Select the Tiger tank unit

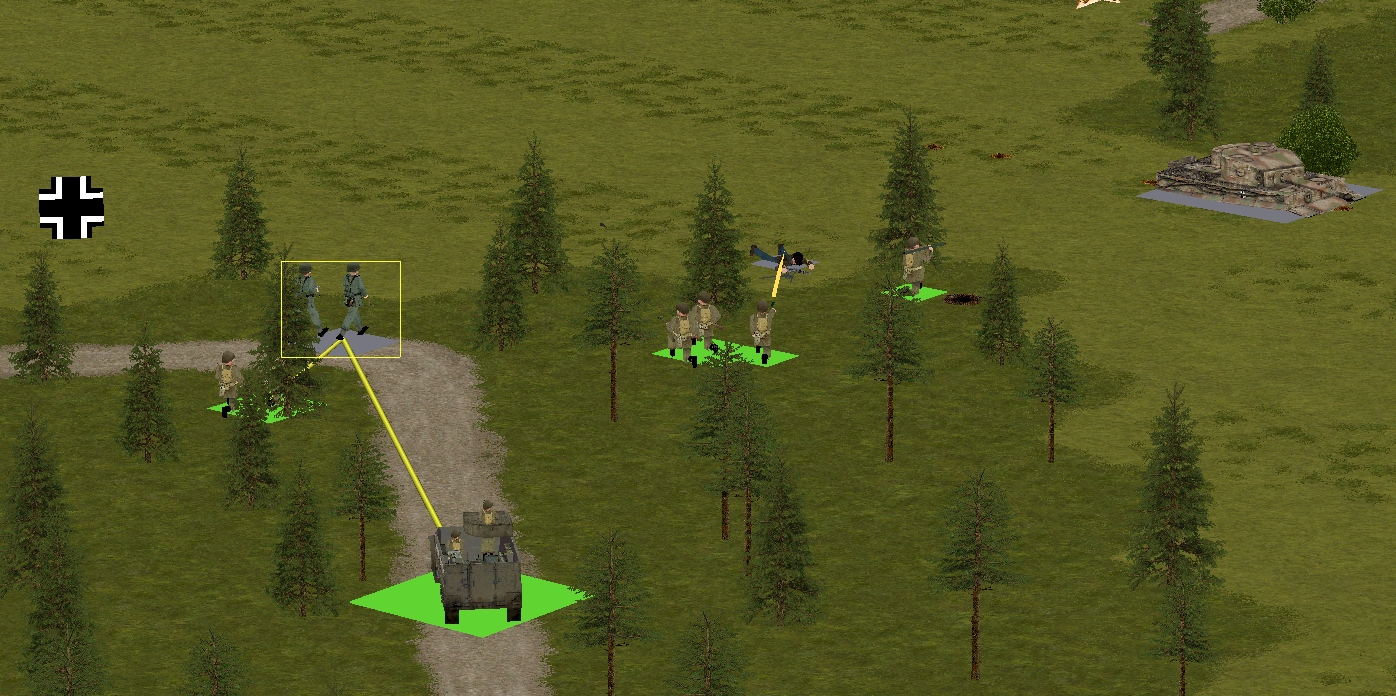(1252, 179)
